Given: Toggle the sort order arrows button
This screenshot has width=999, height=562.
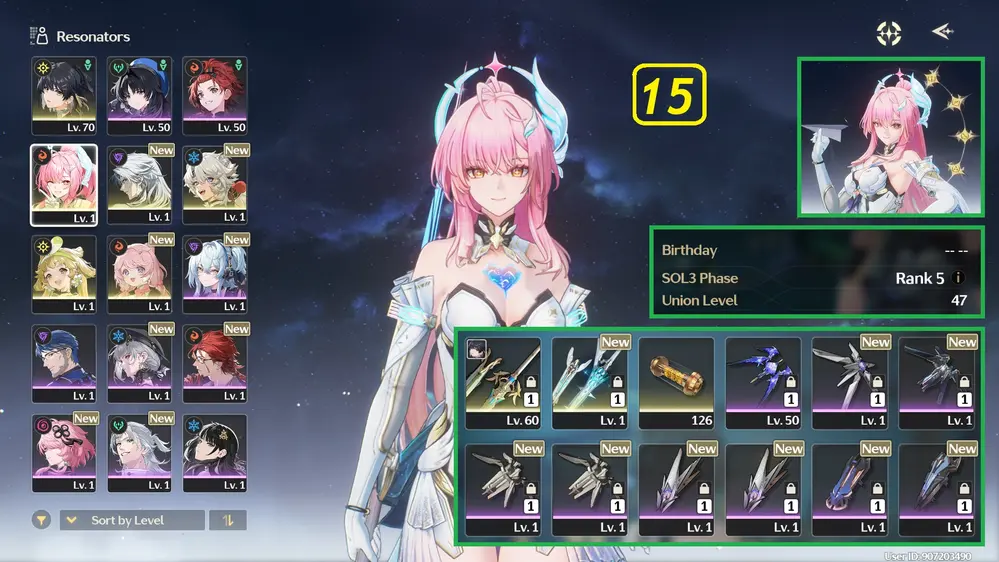Looking at the screenshot, I should coord(228,520).
